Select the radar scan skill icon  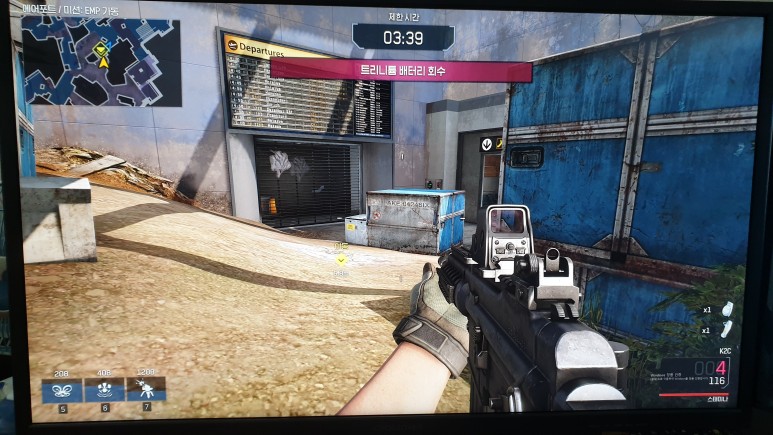click(x=104, y=389)
